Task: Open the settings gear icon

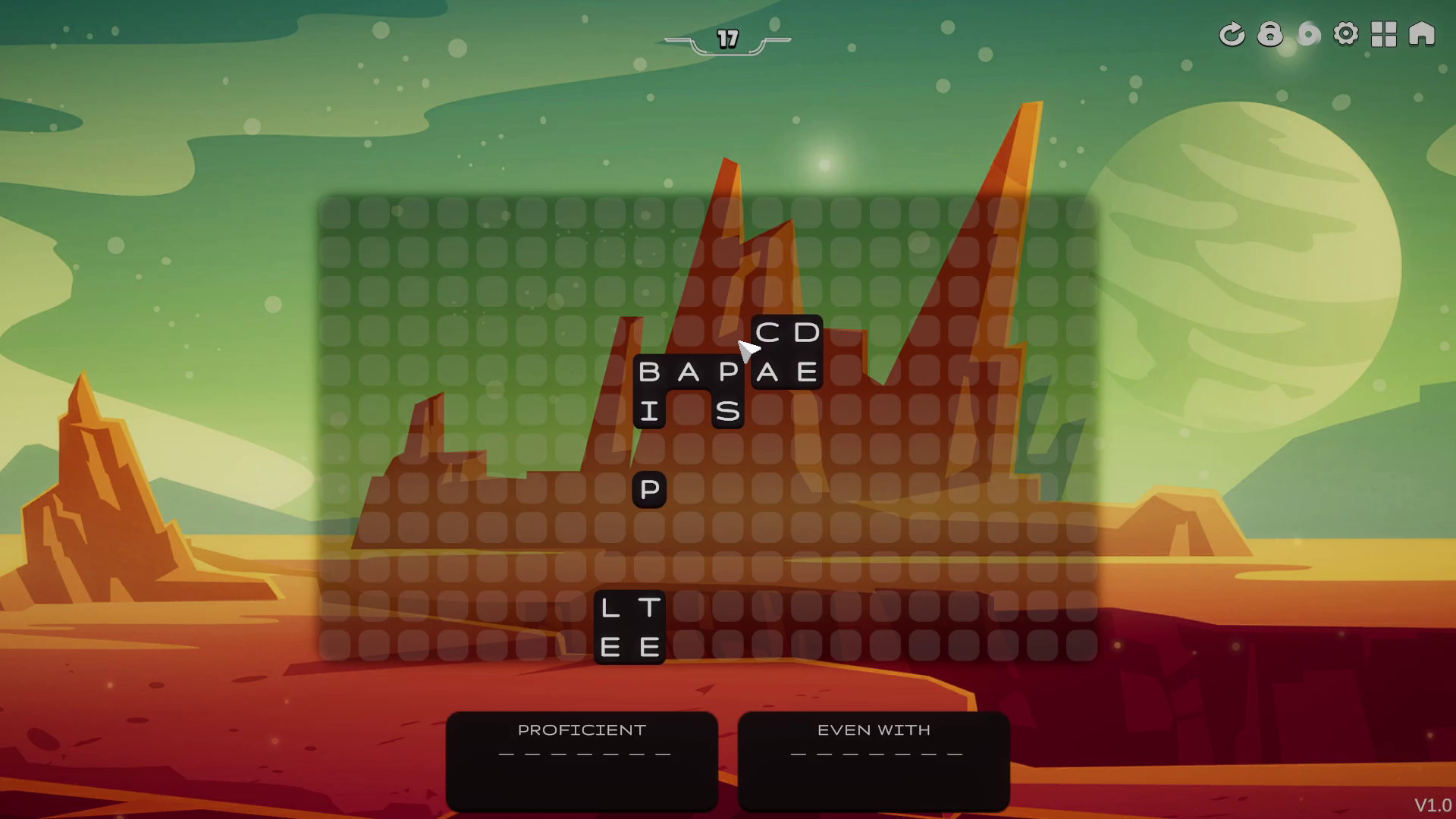Action: click(x=1346, y=34)
